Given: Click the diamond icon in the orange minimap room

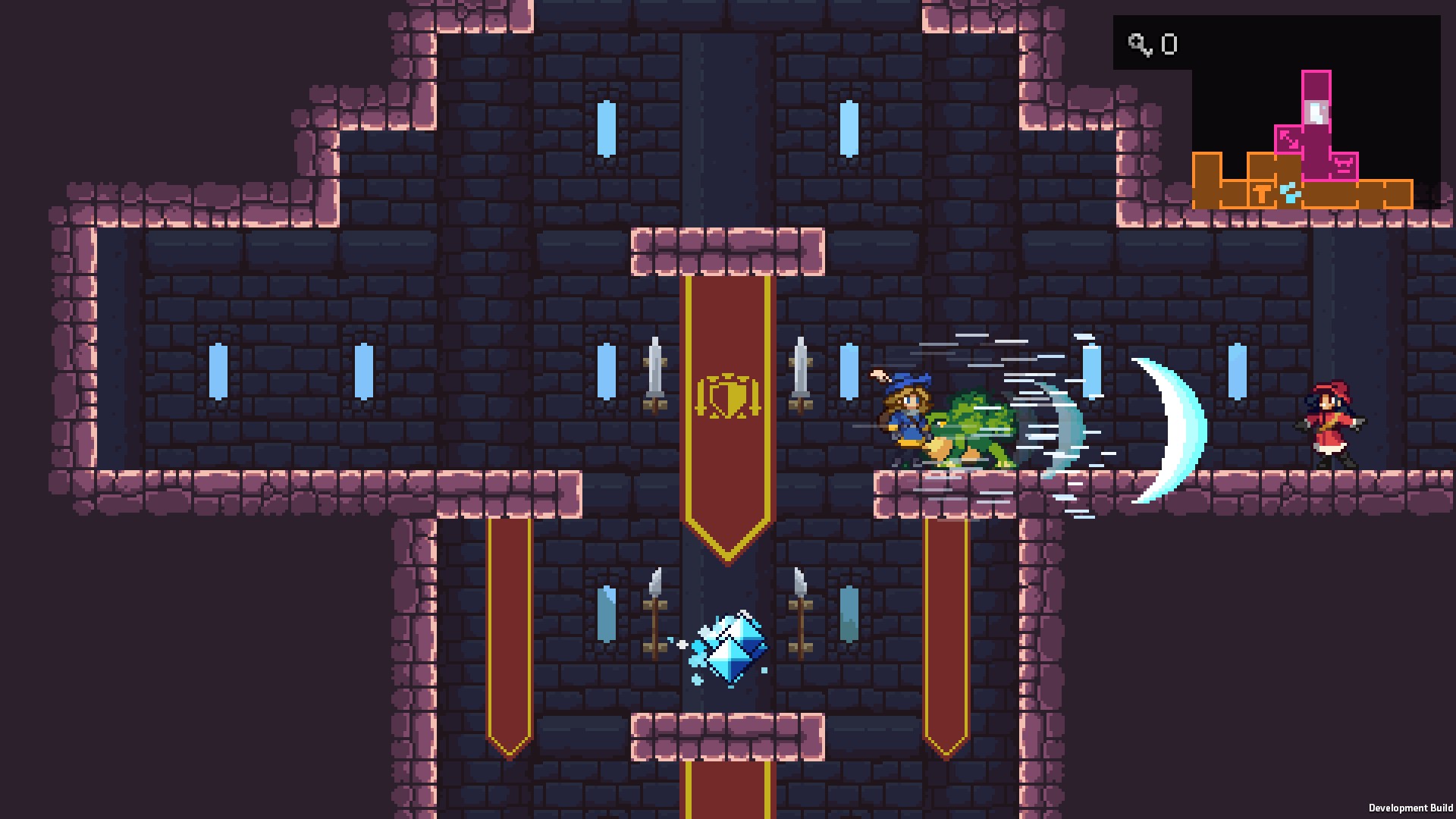Looking at the screenshot, I should 1290,192.
